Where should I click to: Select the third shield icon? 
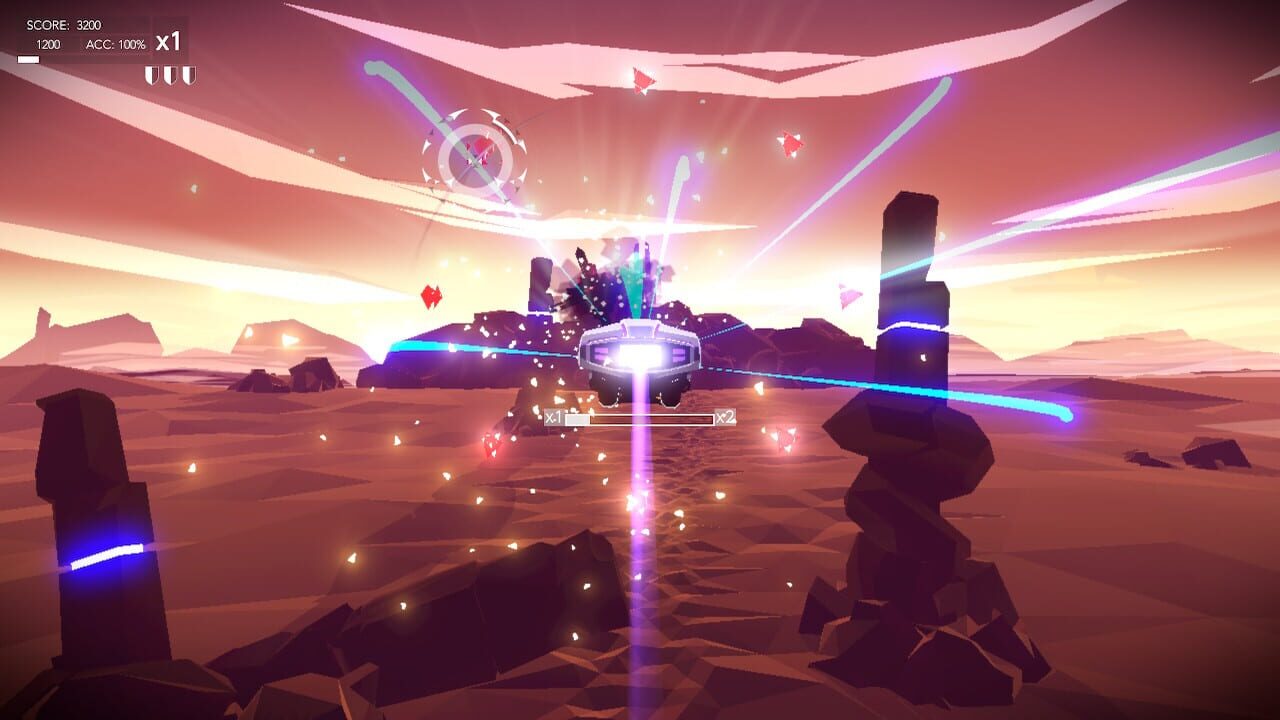189,75
